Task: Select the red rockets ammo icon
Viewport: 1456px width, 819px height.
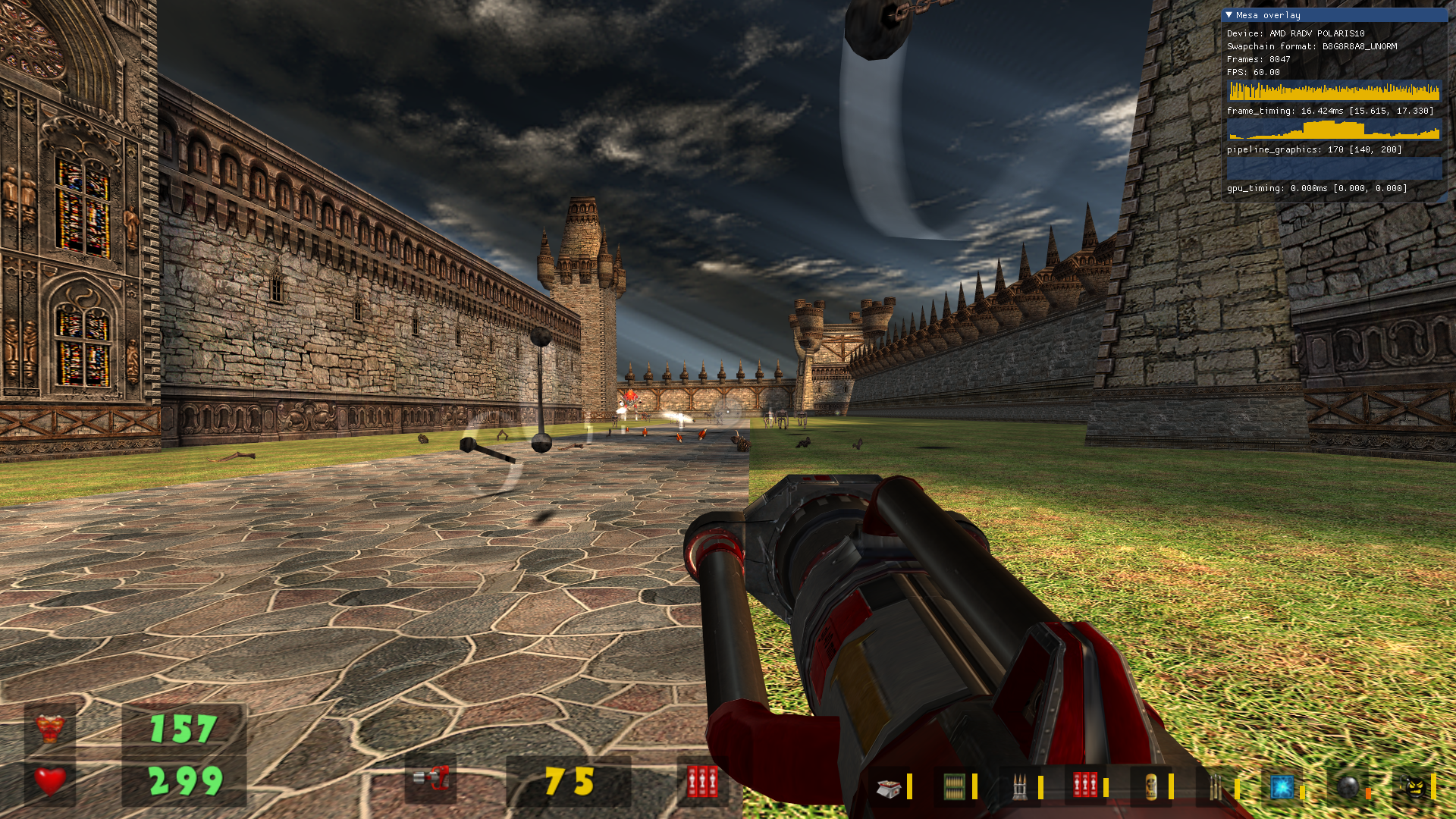Action: pos(1086,786)
